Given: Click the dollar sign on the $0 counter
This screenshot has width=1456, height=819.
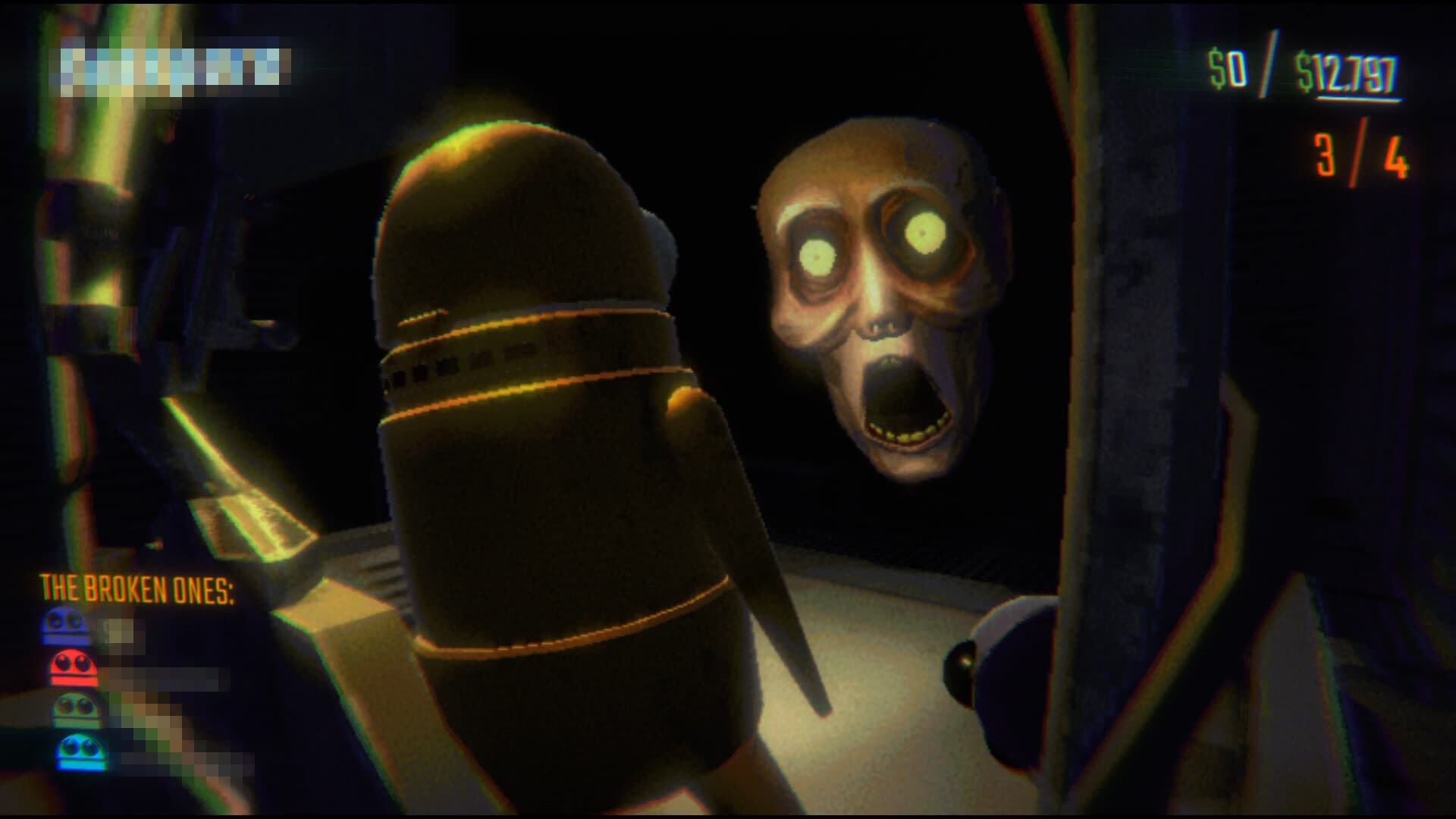Looking at the screenshot, I should click(x=1216, y=68).
